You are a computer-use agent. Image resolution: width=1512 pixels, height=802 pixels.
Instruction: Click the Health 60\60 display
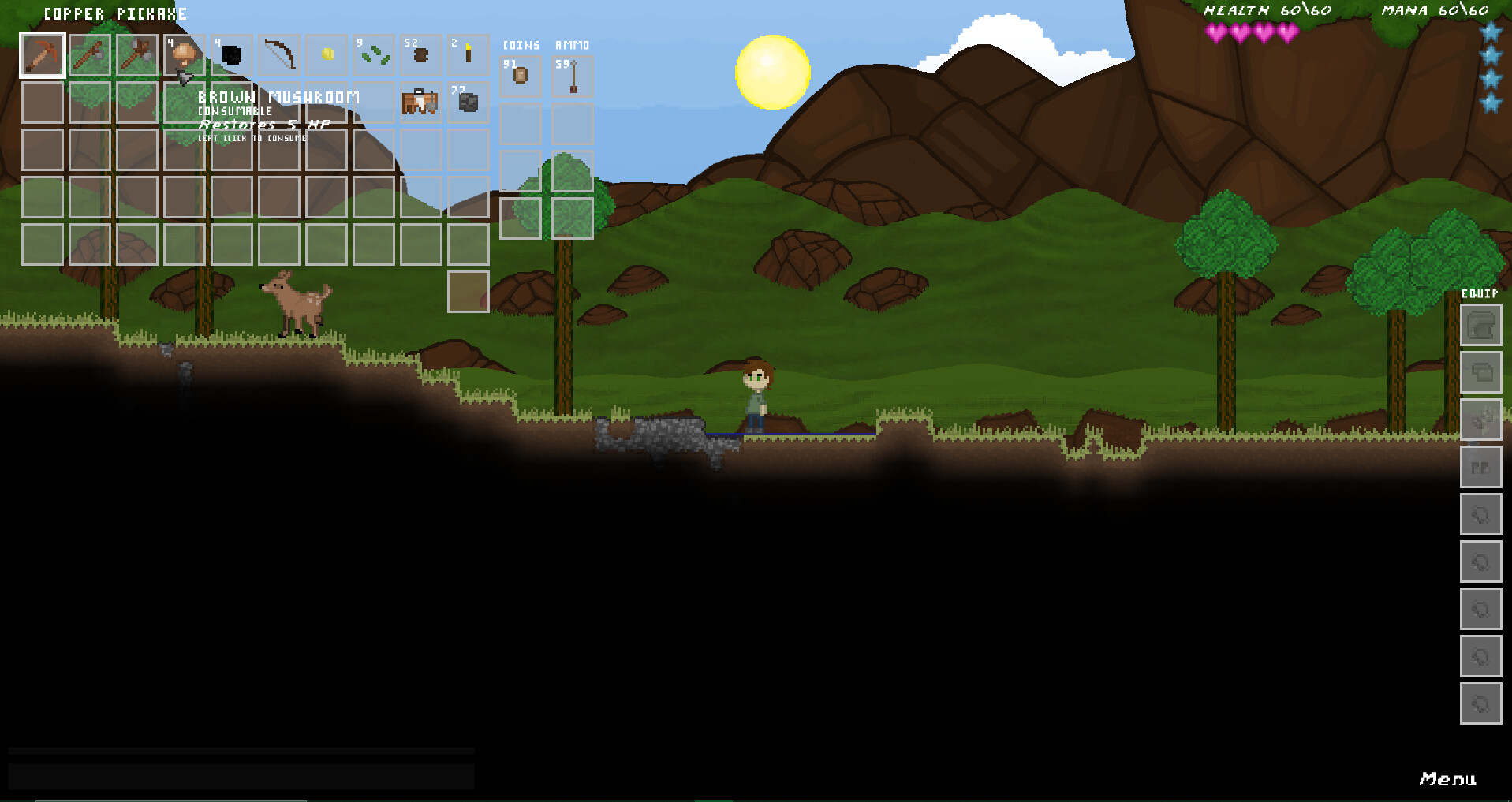coord(1267,10)
